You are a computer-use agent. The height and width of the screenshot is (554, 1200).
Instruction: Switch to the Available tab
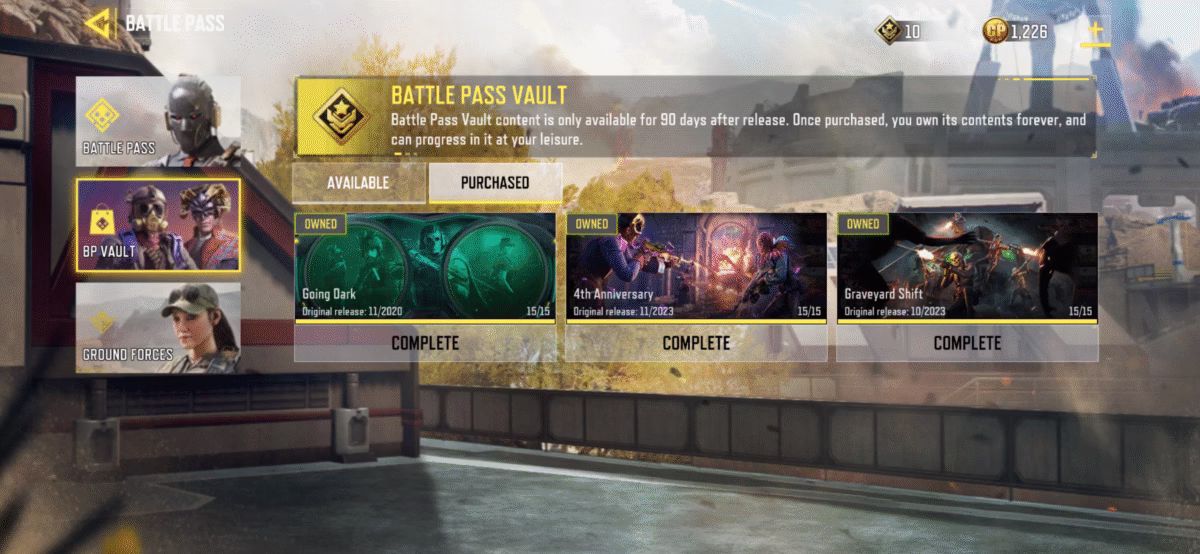tap(358, 182)
